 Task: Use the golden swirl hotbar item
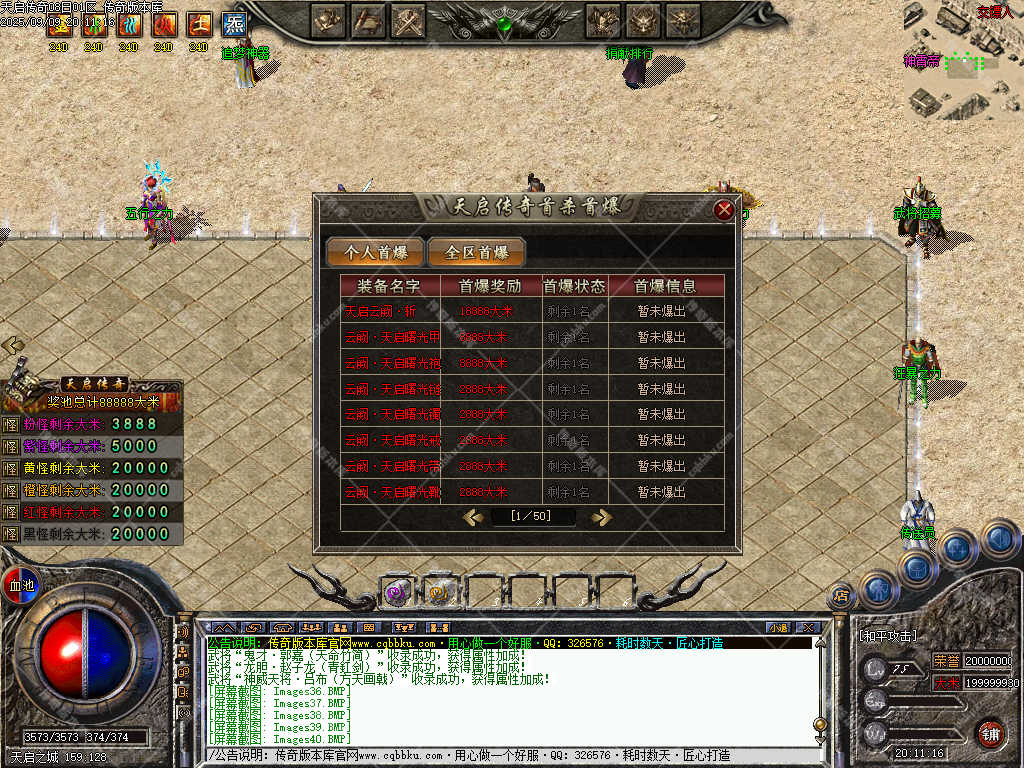439,592
